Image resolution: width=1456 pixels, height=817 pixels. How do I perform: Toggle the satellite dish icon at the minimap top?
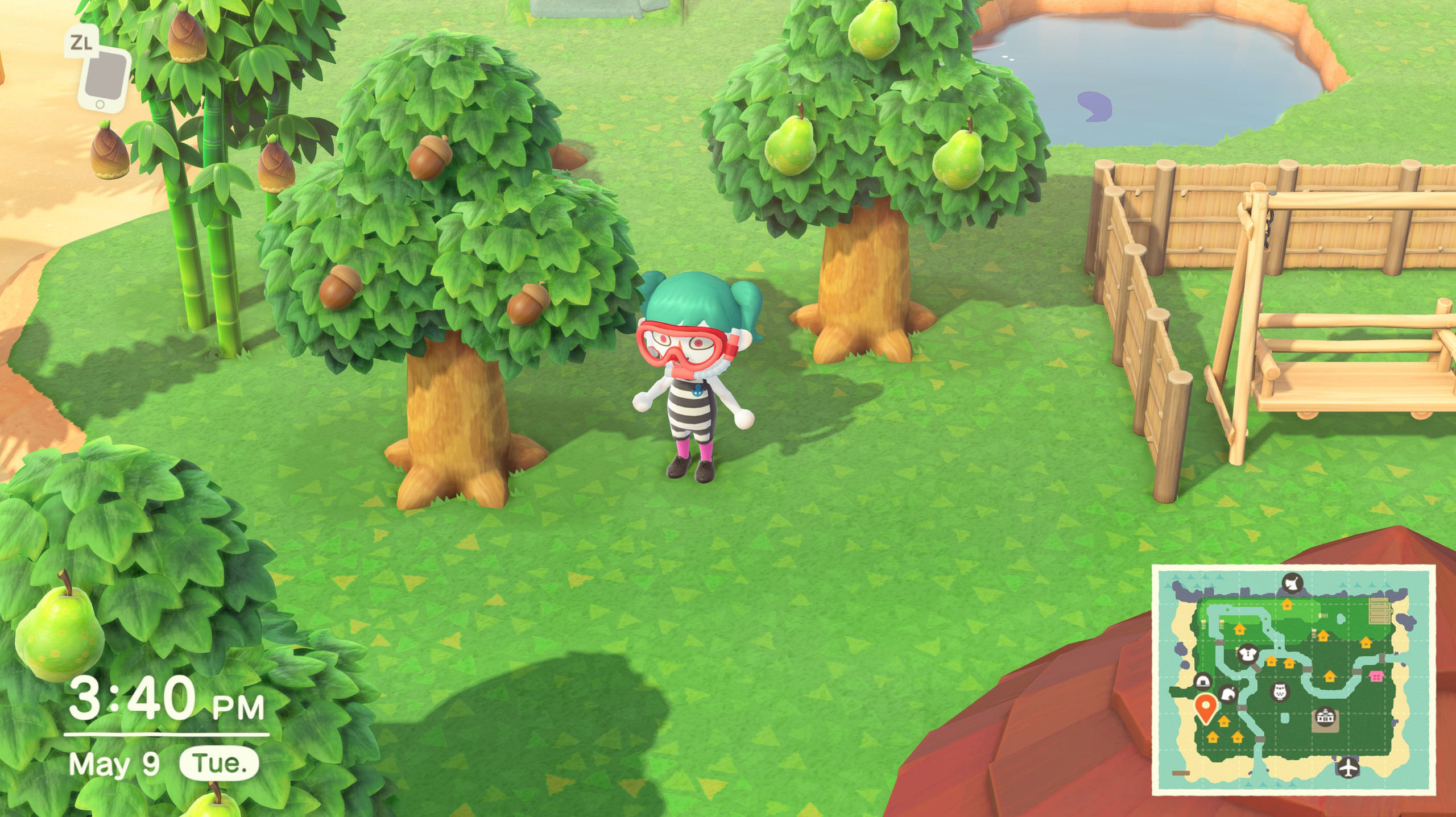click(x=1292, y=583)
